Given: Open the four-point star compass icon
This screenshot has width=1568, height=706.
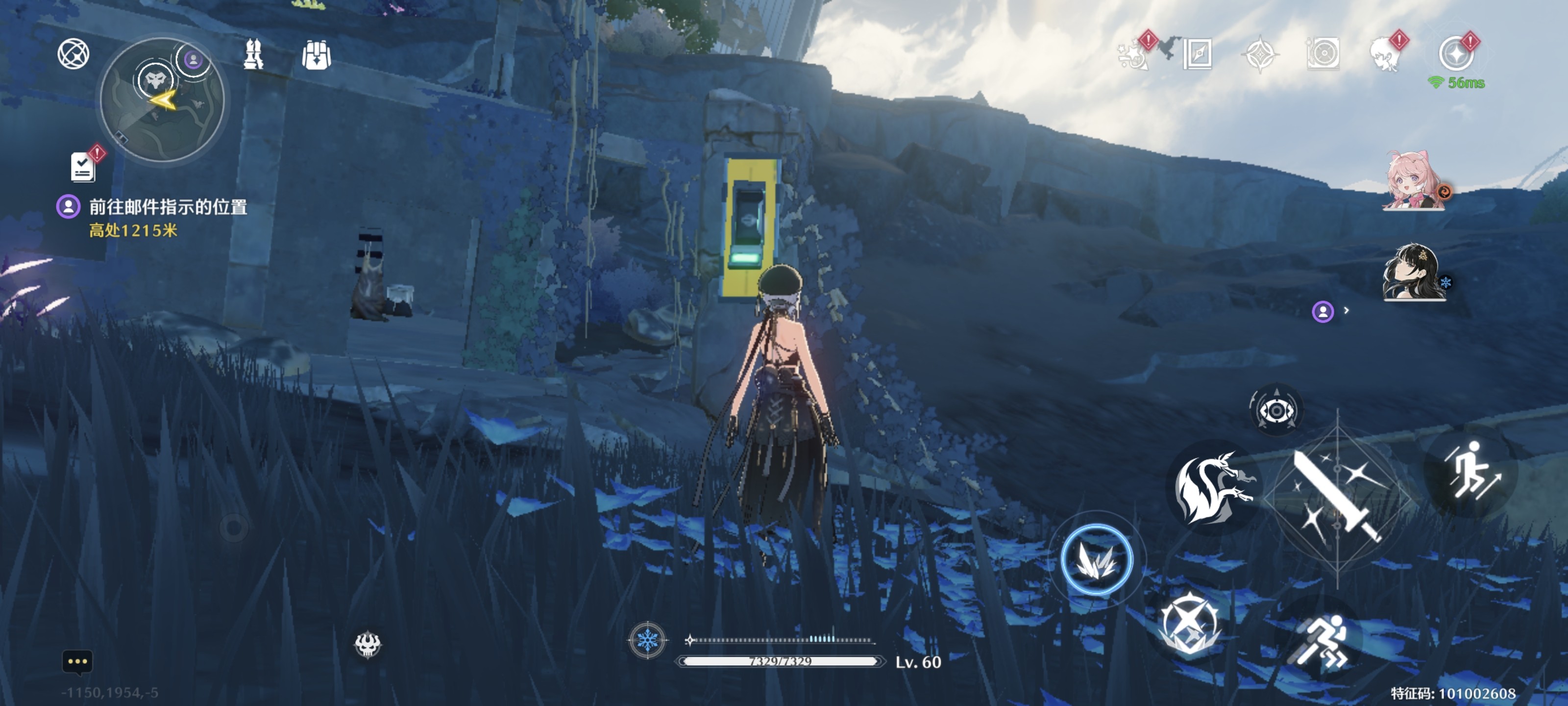Looking at the screenshot, I should click(1259, 54).
